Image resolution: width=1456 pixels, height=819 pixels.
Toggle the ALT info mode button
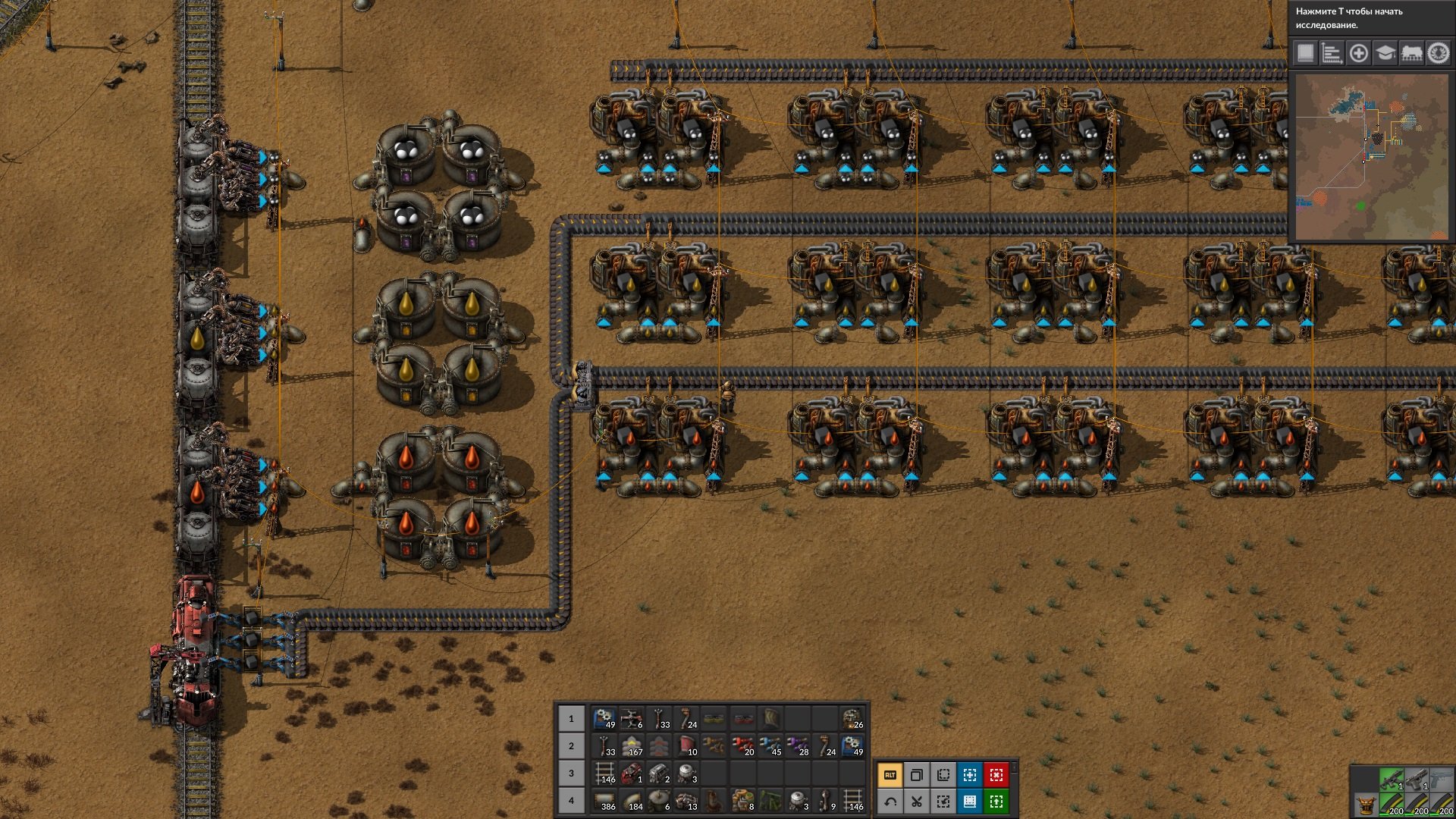[x=890, y=775]
